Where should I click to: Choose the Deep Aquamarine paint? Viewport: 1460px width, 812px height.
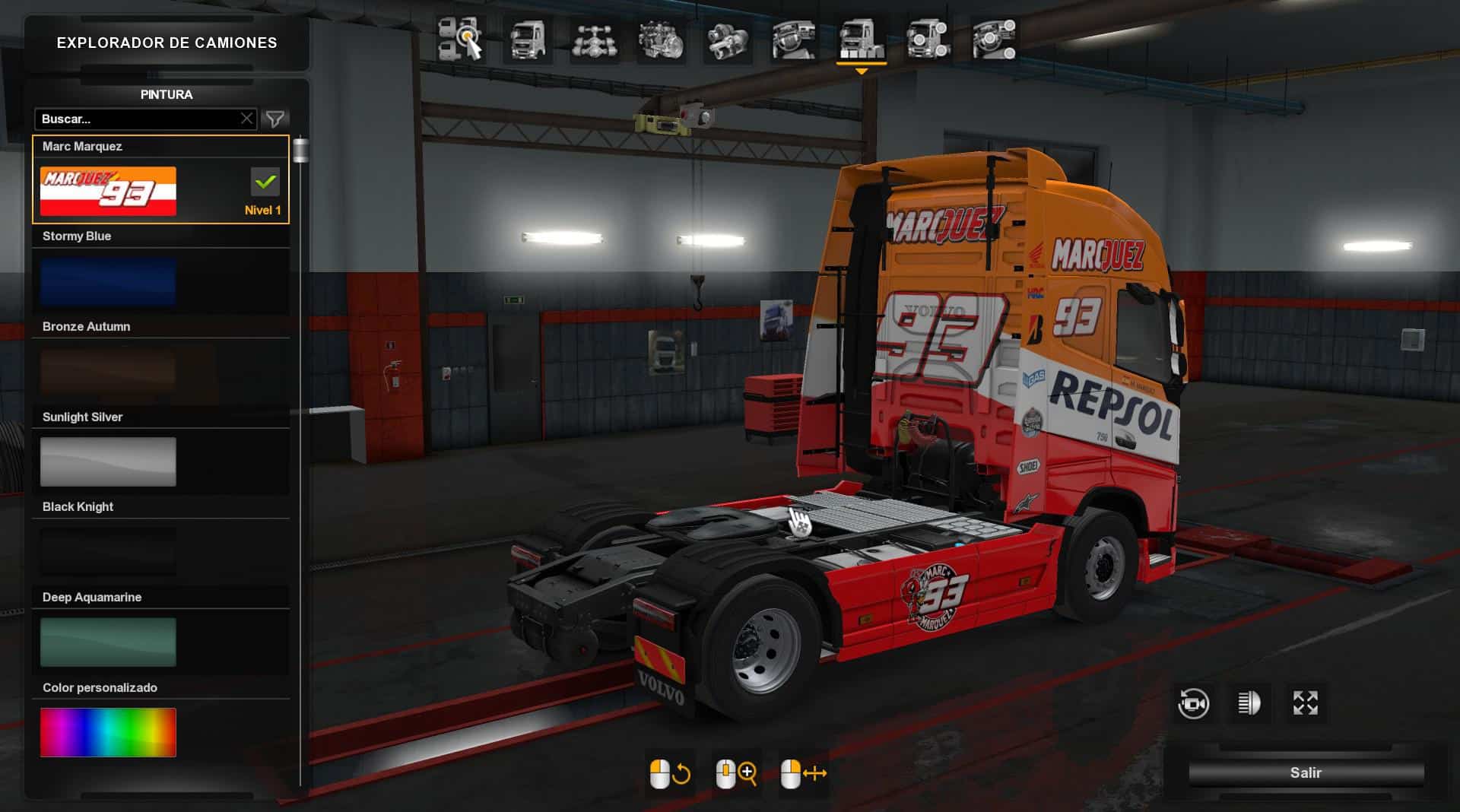click(x=108, y=642)
